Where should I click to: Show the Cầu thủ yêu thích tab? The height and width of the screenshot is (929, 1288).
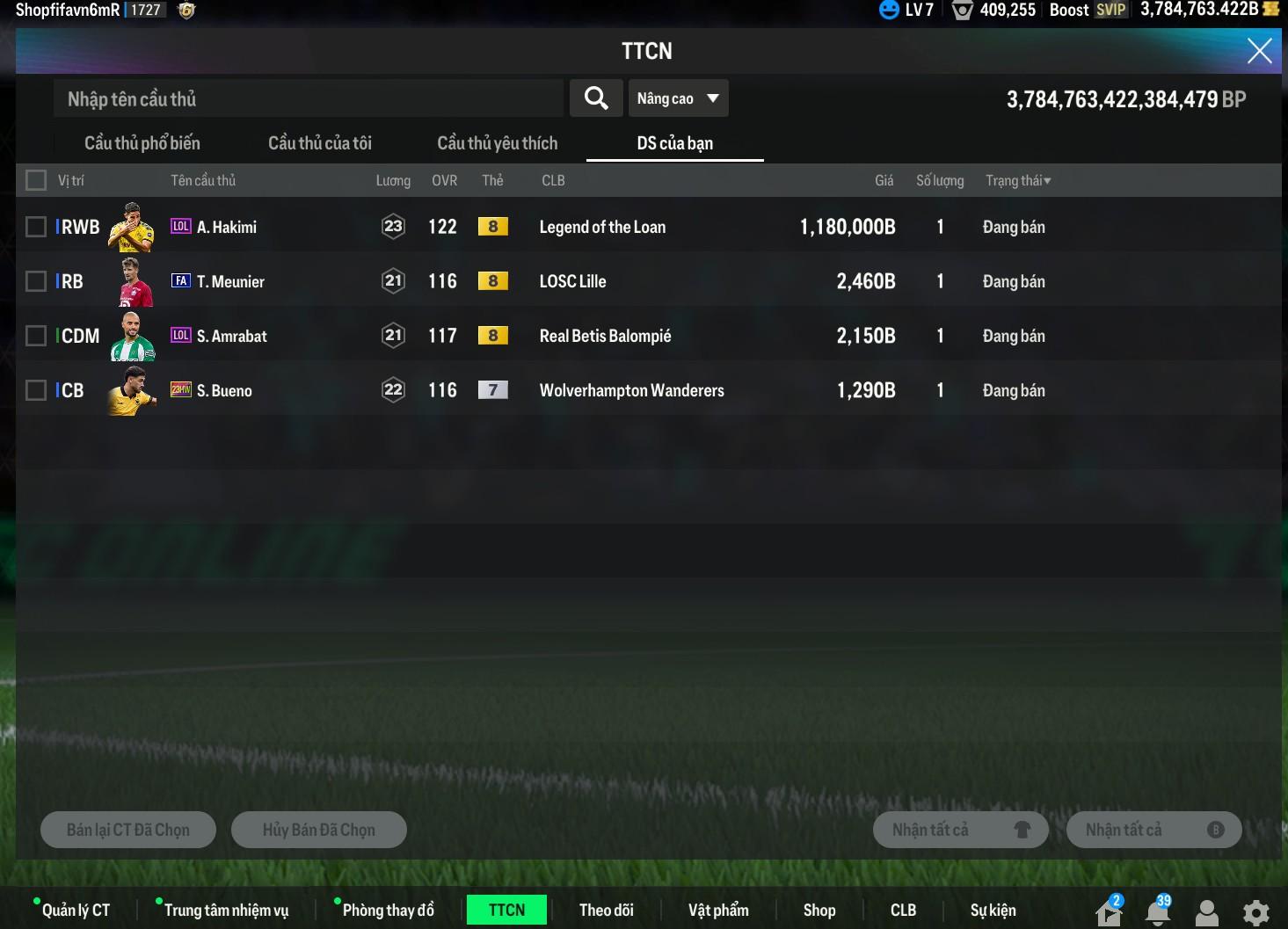click(x=497, y=143)
